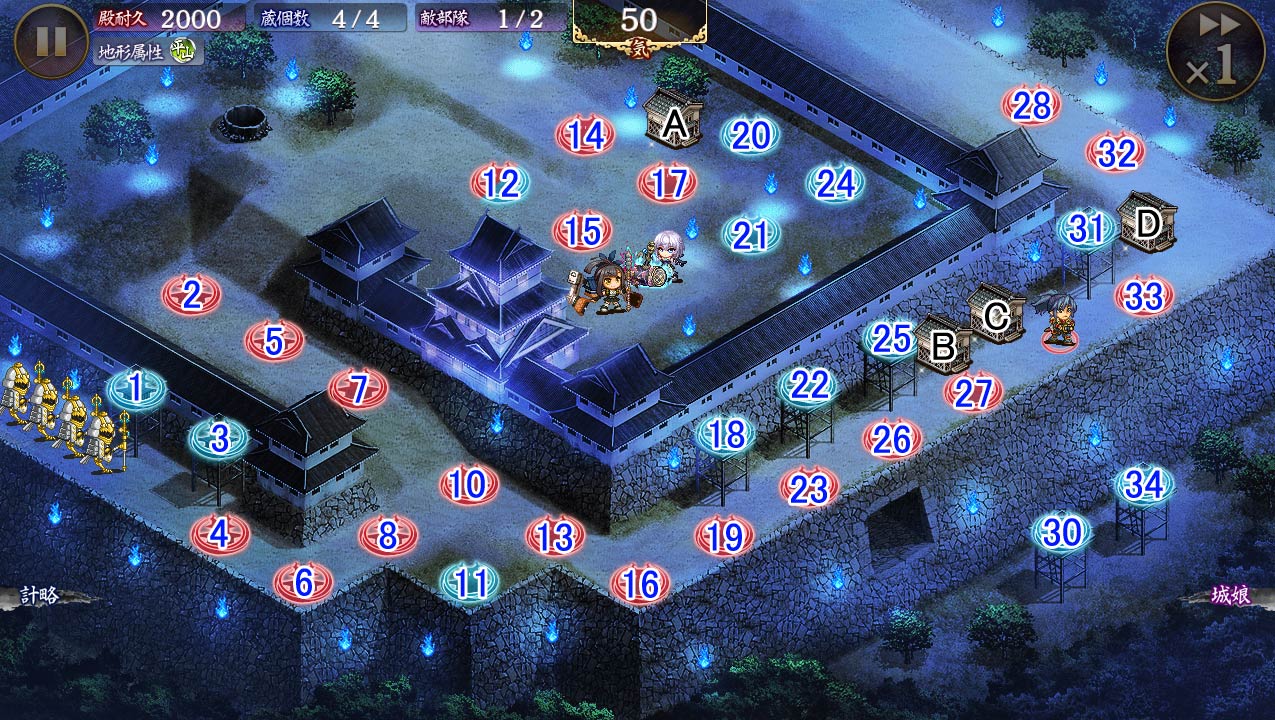The width and height of the screenshot is (1275, 720).
Task: Choose tile number 18
Action: (725, 435)
